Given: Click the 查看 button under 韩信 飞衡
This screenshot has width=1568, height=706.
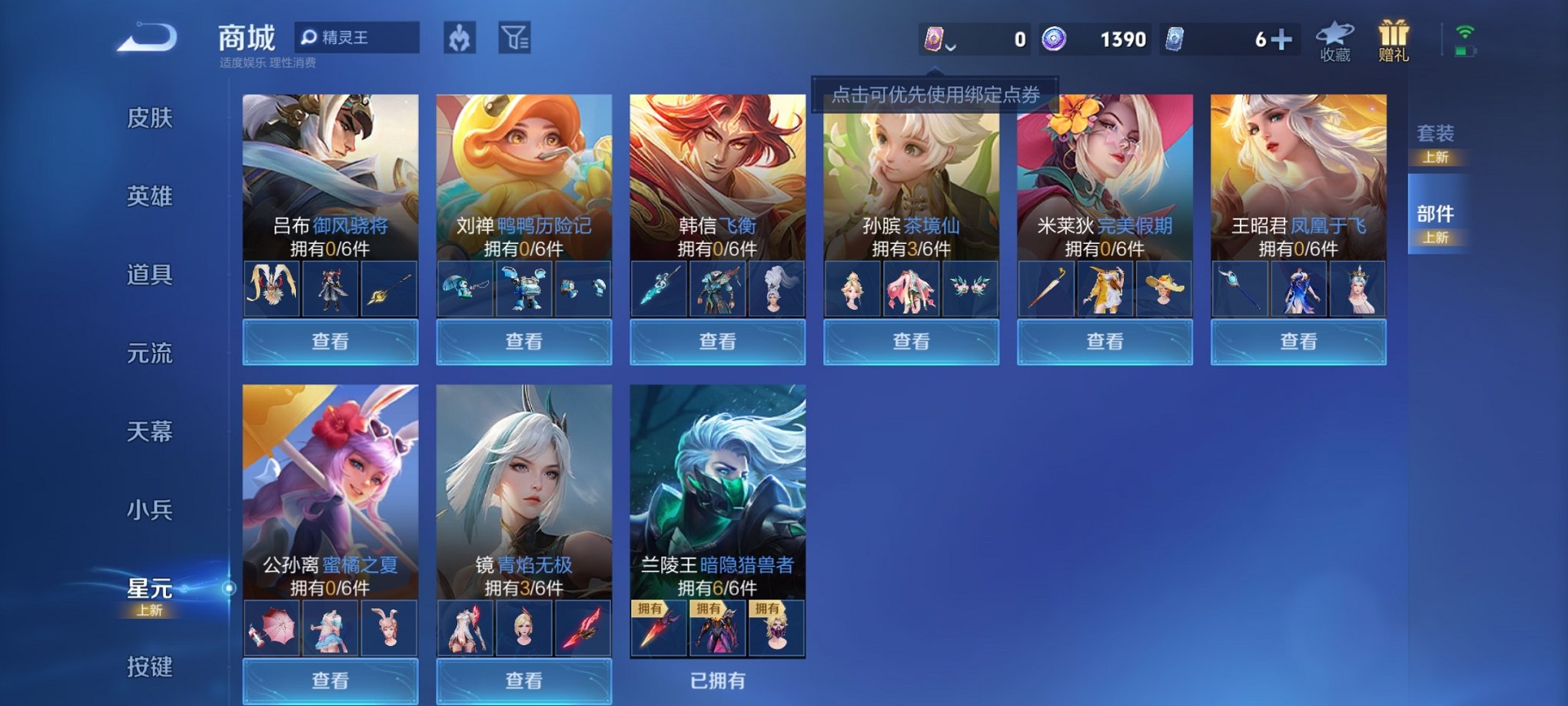Looking at the screenshot, I should [716, 341].
